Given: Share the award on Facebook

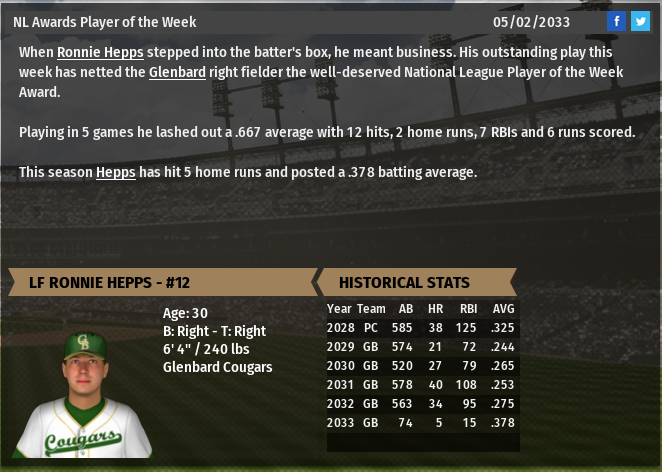Looking at the screenshot, I should 617,22.
